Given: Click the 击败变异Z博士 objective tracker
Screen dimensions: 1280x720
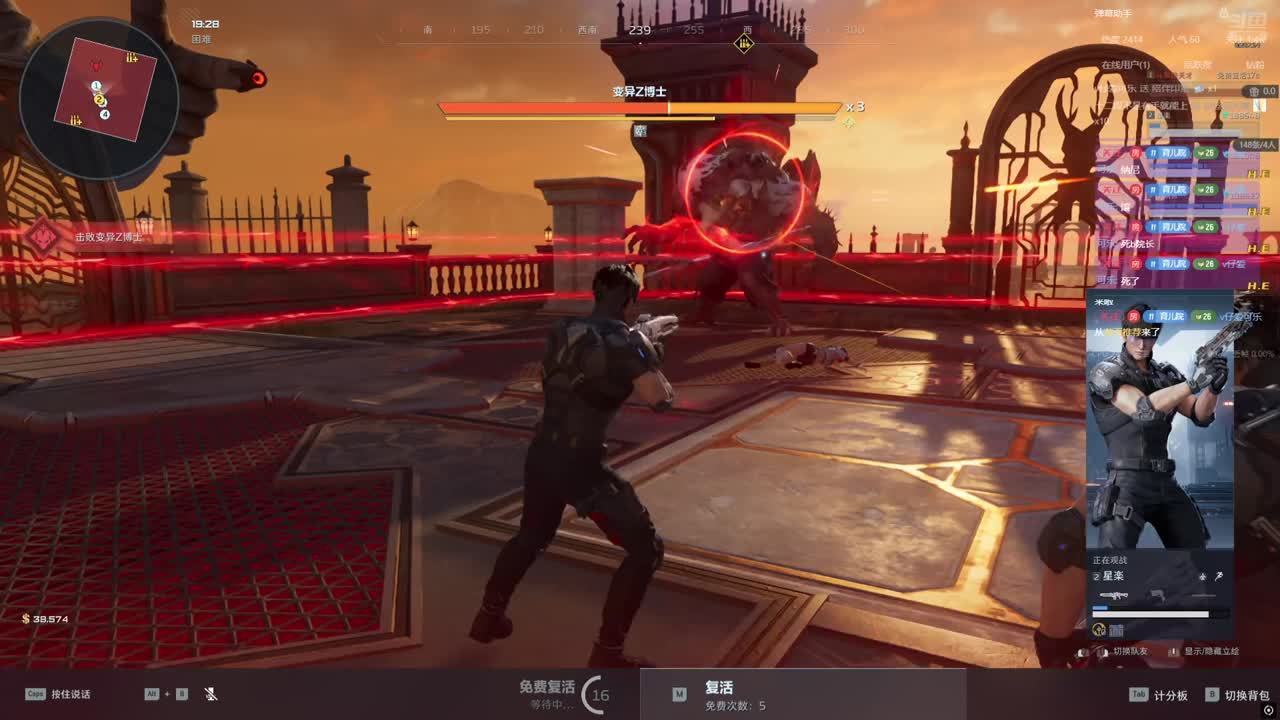Looking at the screenshot, I should pos(108,237).
